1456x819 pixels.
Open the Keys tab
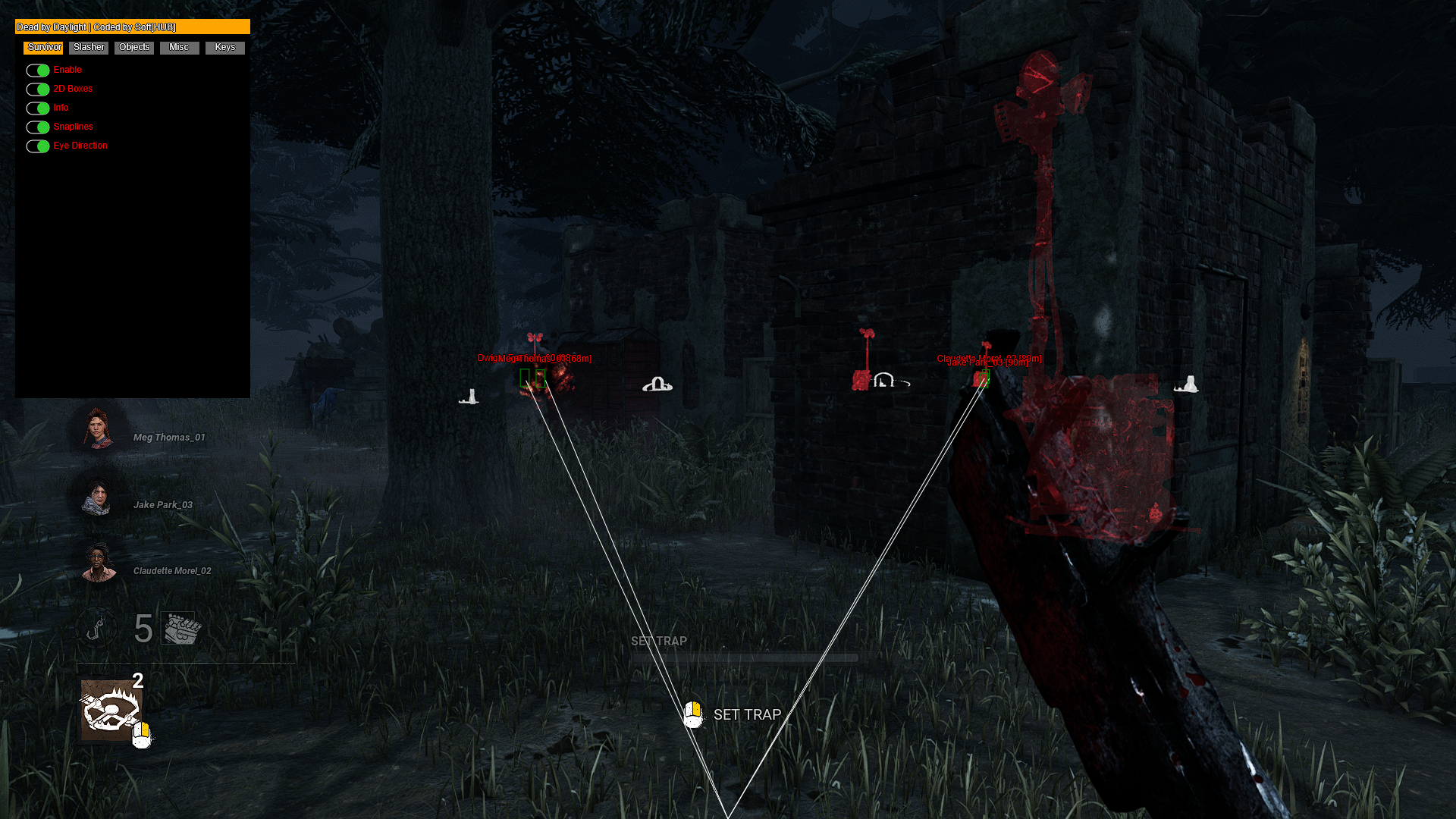(x=224, y=47)
